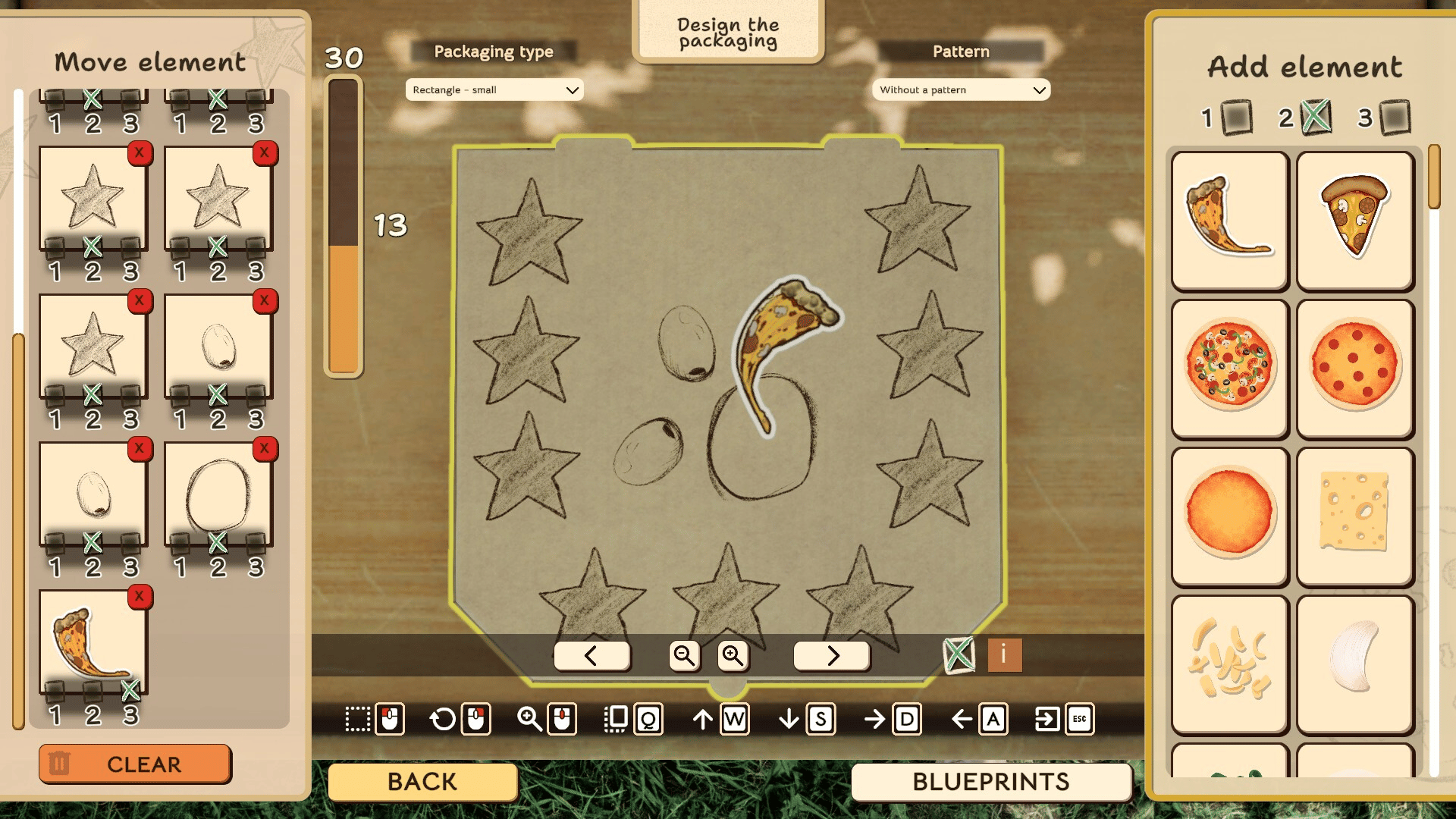This screenshot has height=819, width=1456.
Task: Show info with the orange i button
Action: coord(1004,654)
